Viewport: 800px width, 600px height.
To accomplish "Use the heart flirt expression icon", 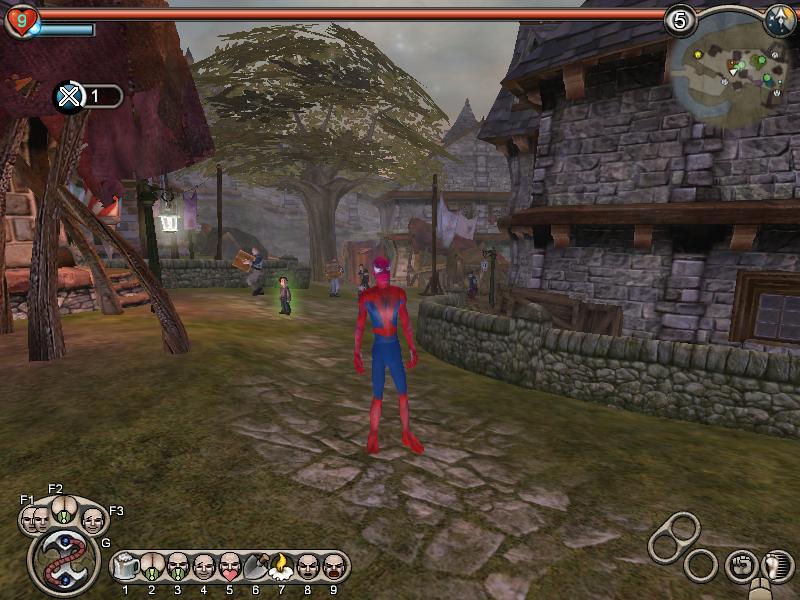I will pos(229,567).
